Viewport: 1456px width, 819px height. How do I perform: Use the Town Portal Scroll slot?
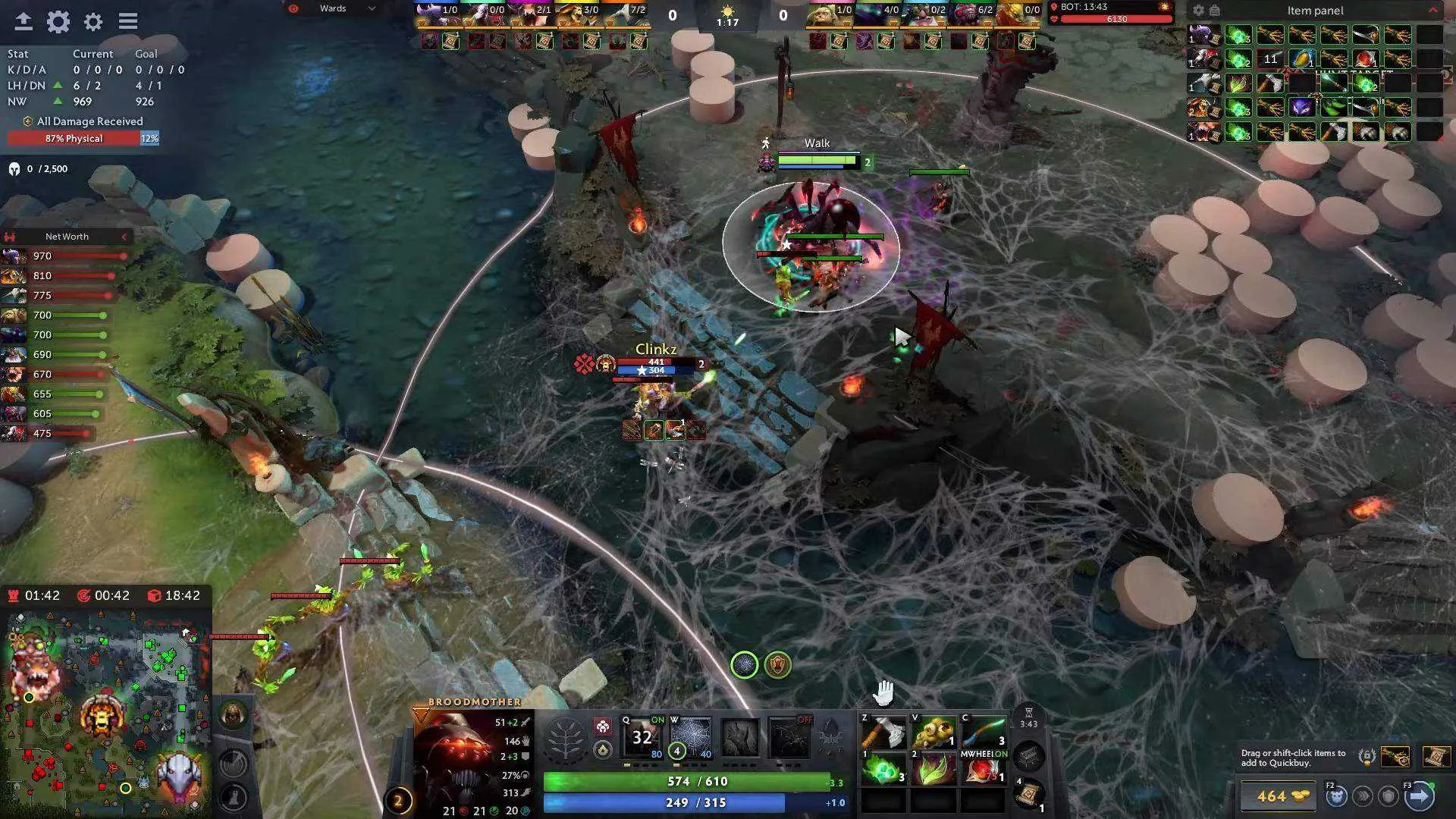click(x=1029, y=794)
